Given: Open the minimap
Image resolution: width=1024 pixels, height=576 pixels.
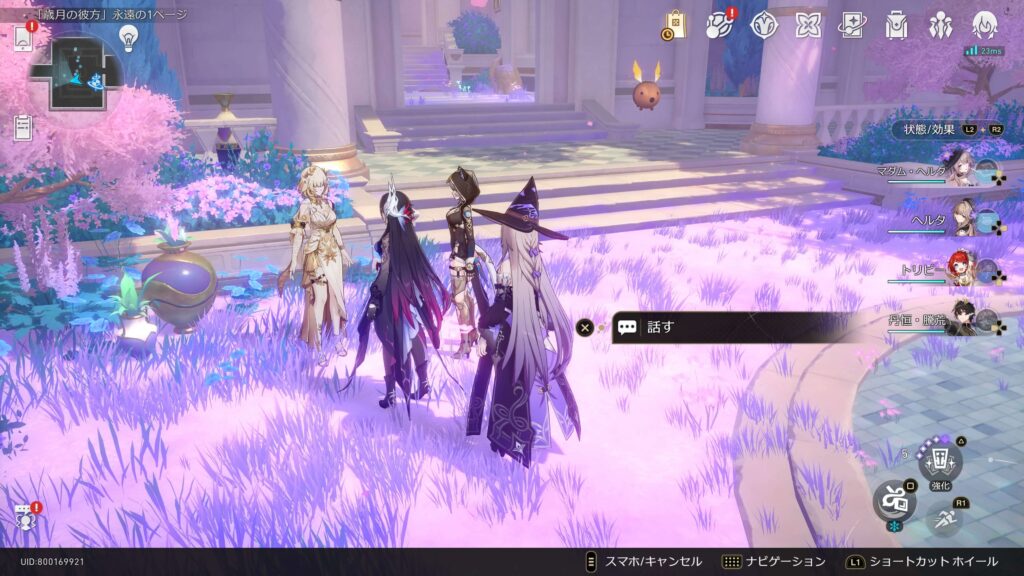Looking at the screenshot, I should pyautogui.click(x=76, y=74).
